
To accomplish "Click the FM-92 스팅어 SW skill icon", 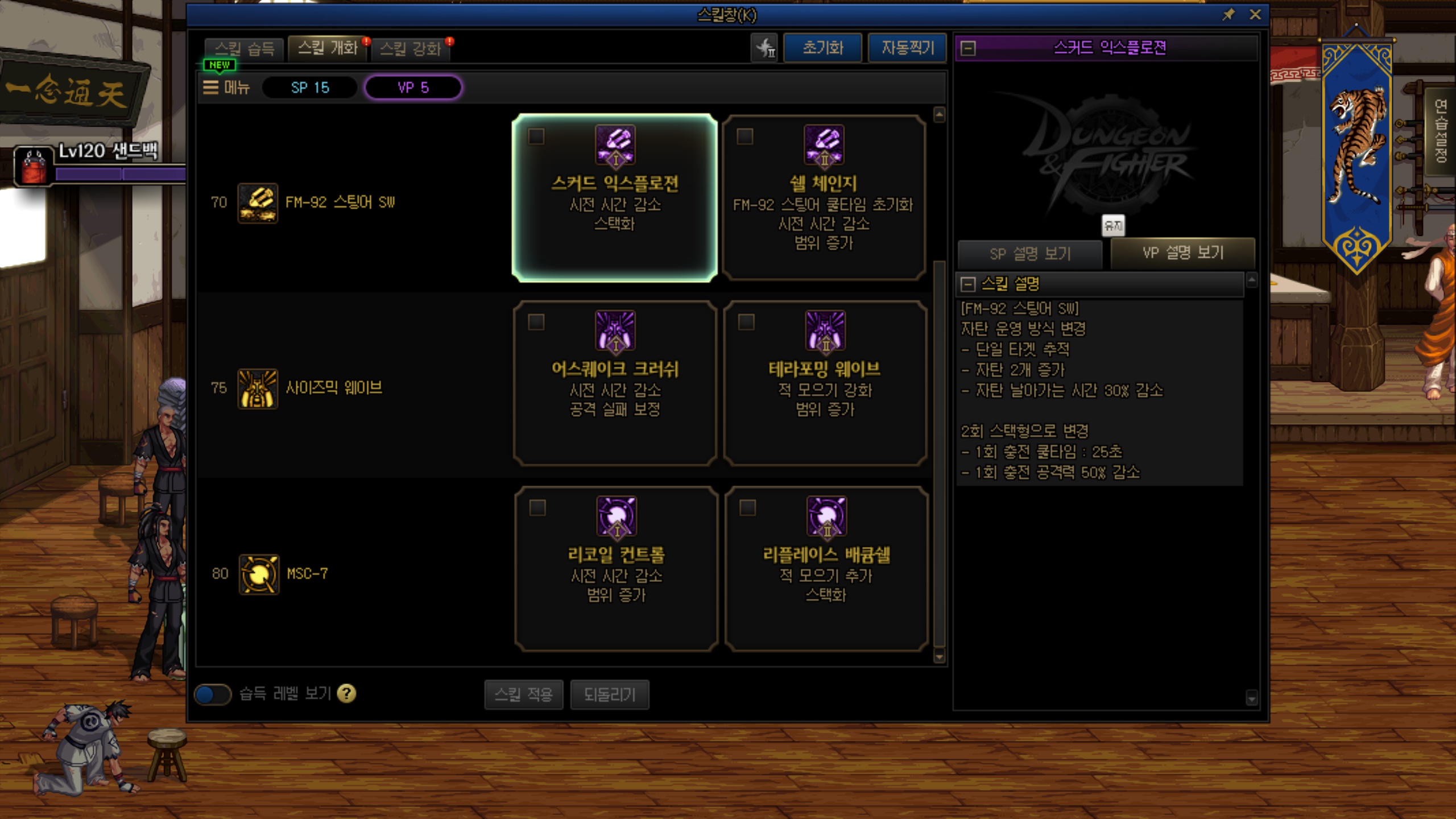I will [x=258, y=202].
